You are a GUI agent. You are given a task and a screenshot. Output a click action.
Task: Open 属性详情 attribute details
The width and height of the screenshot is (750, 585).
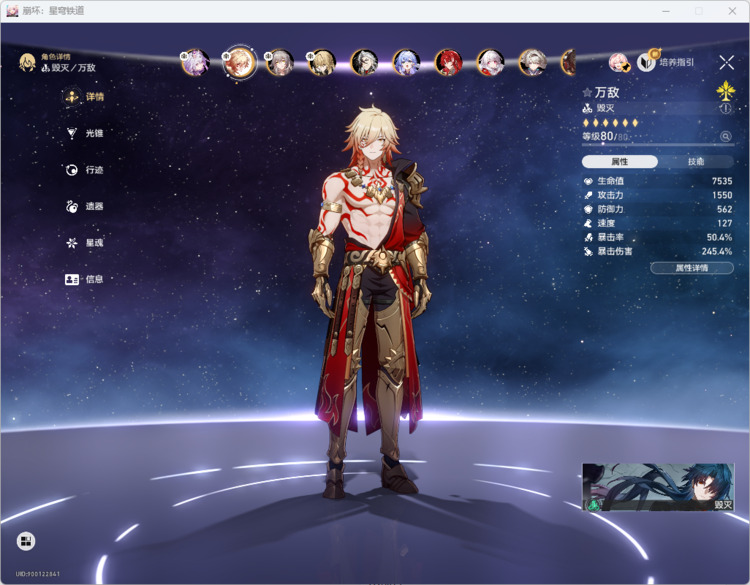(x=691, y=268)
